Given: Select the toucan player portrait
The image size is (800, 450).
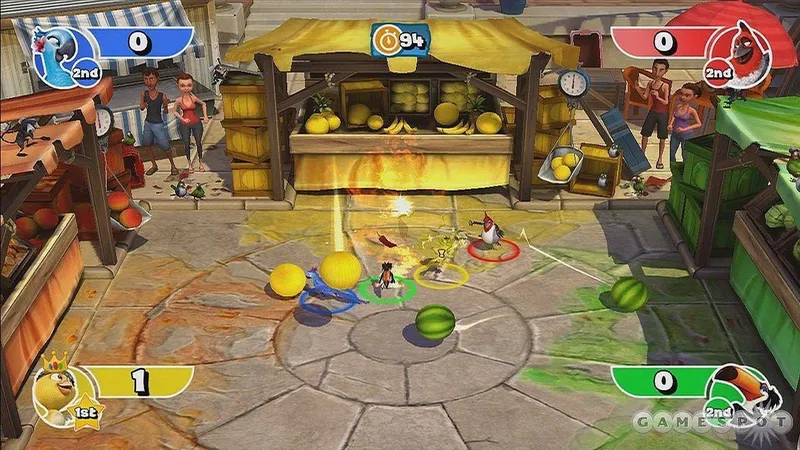Looking at the screenshot, I should [x=744, y=388].
